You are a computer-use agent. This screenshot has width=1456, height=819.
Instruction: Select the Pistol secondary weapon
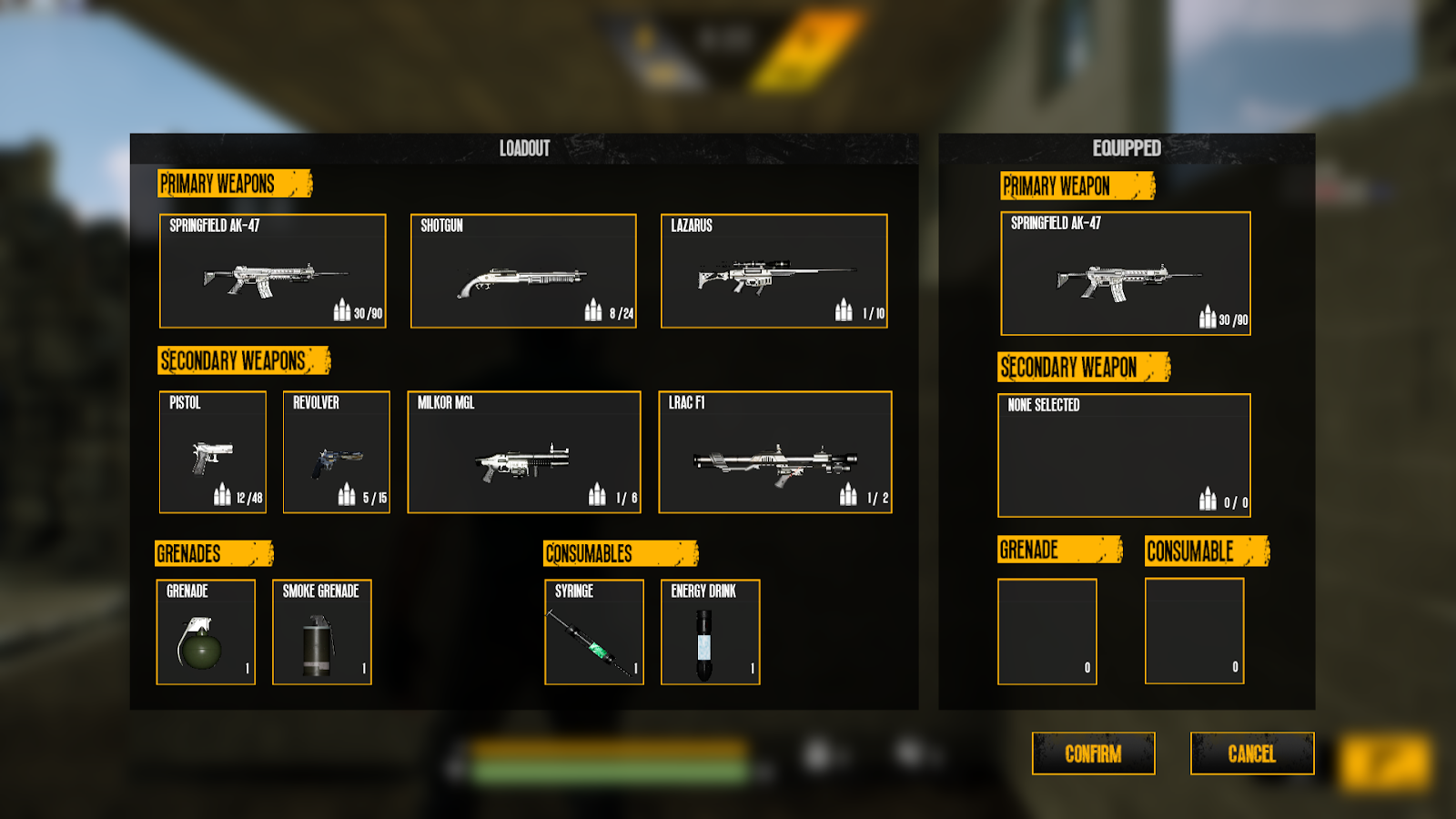click(x=213, y=452)
